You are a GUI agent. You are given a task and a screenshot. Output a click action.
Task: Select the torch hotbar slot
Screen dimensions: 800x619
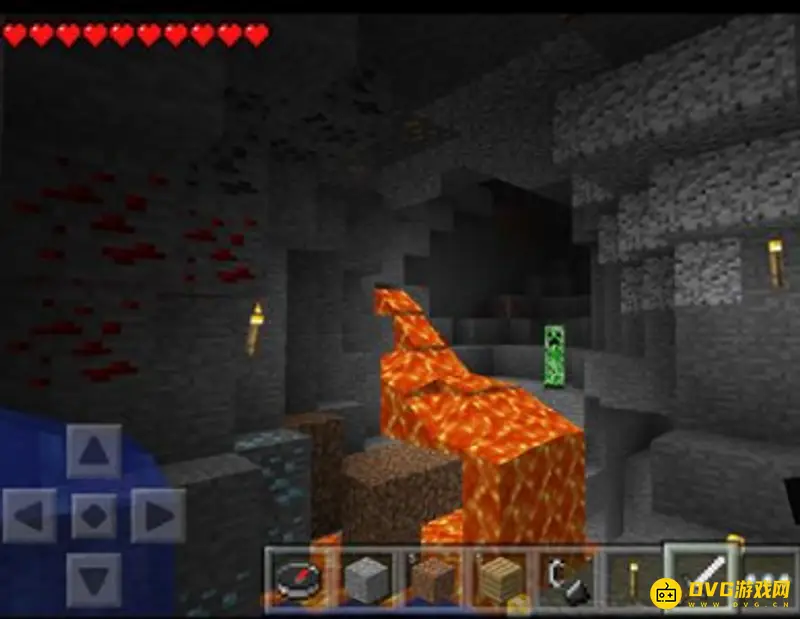click(632, 577)
